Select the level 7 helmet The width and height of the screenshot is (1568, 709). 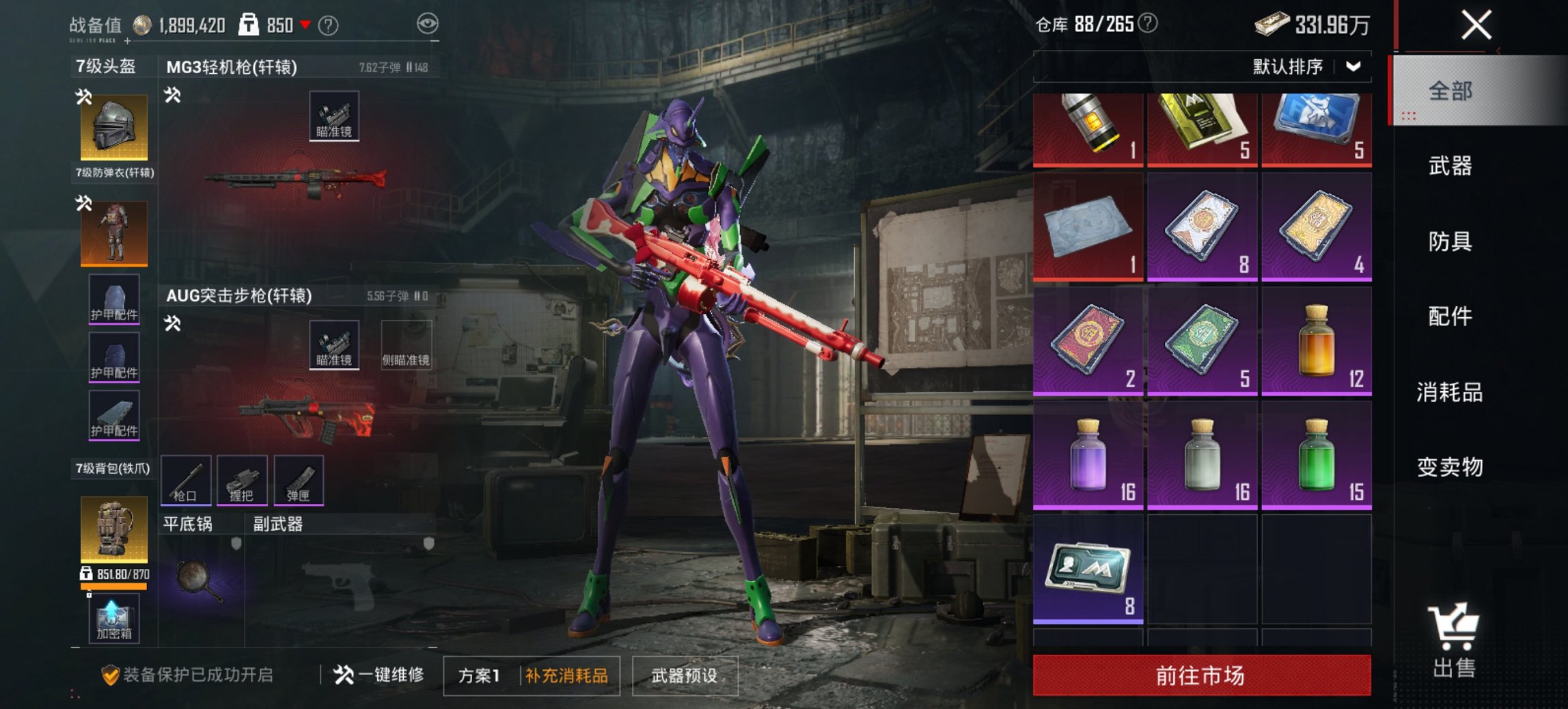pyautogui.click(x=113, y=126)
